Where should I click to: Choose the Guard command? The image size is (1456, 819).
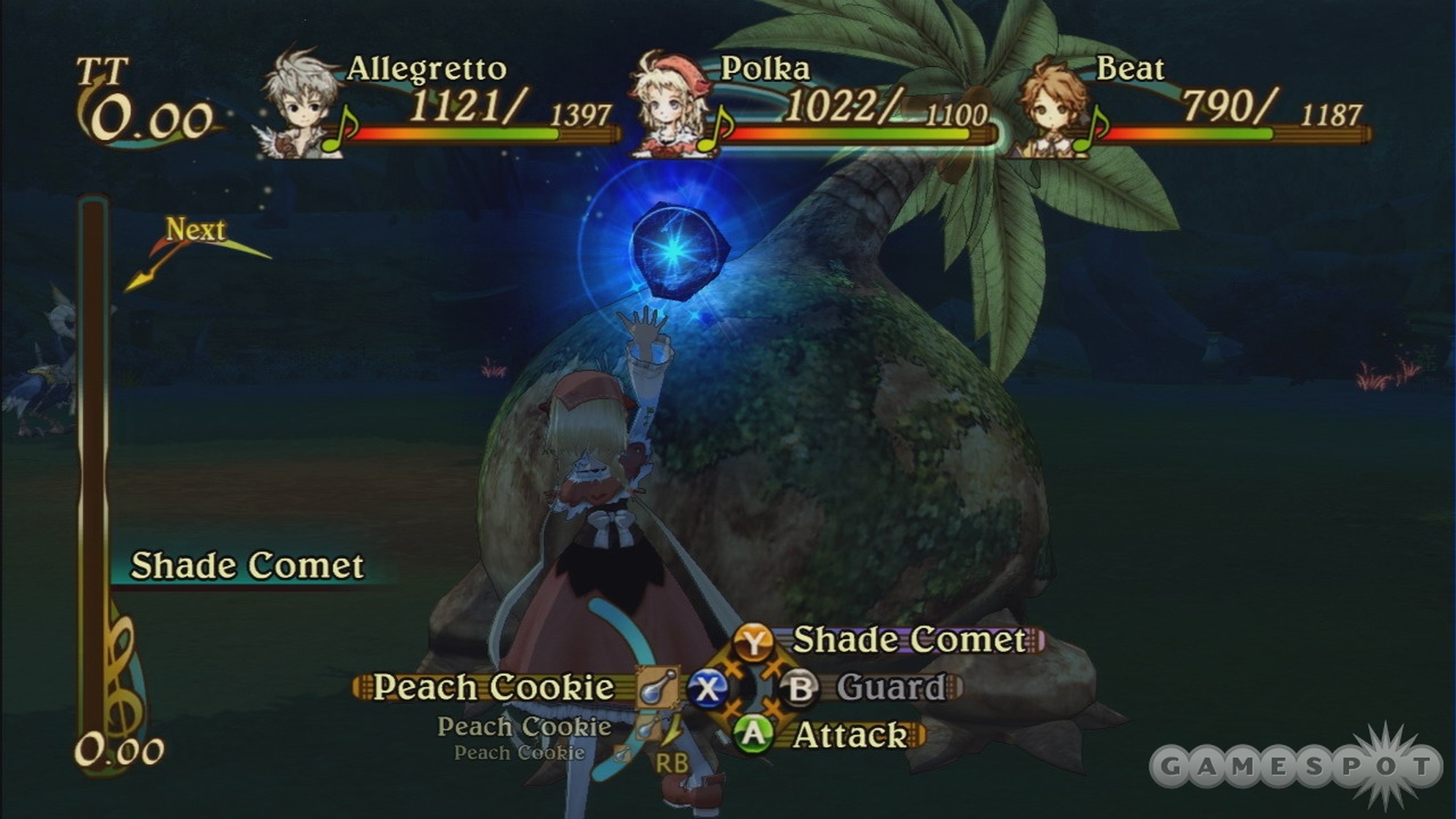[x=889, y=688]
